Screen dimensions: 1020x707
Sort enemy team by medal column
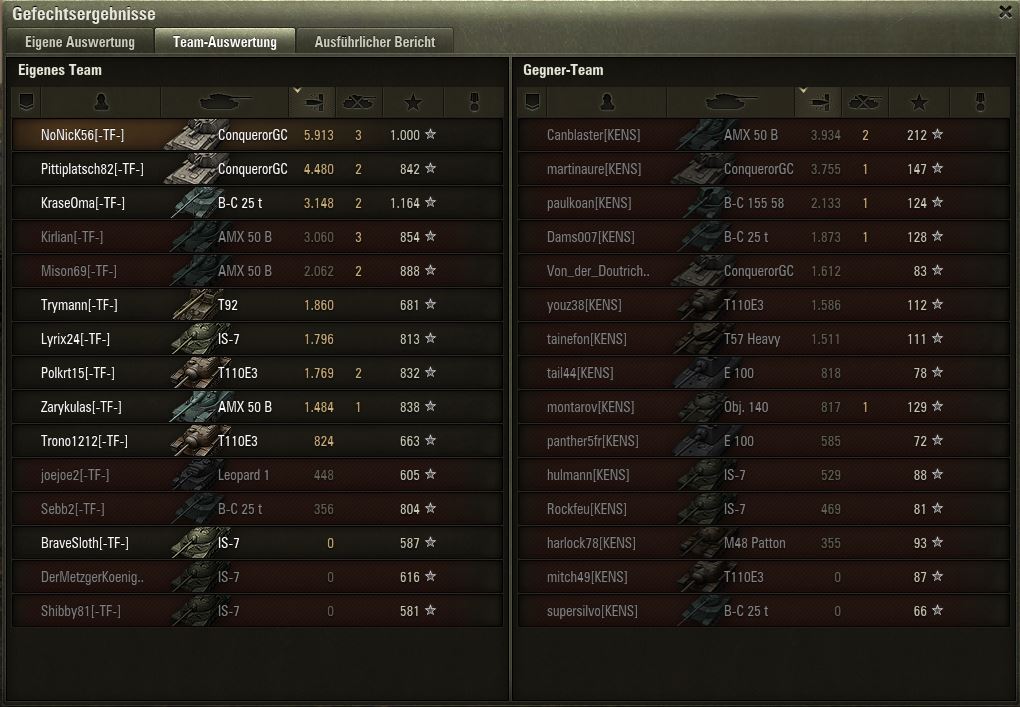coord(980,102)
